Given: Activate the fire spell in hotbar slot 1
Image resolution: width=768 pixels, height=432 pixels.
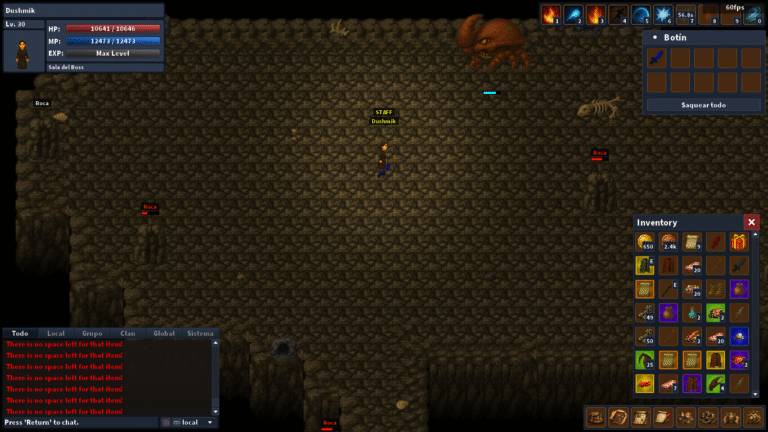Looking at the screenshot, I should (549, 15).
